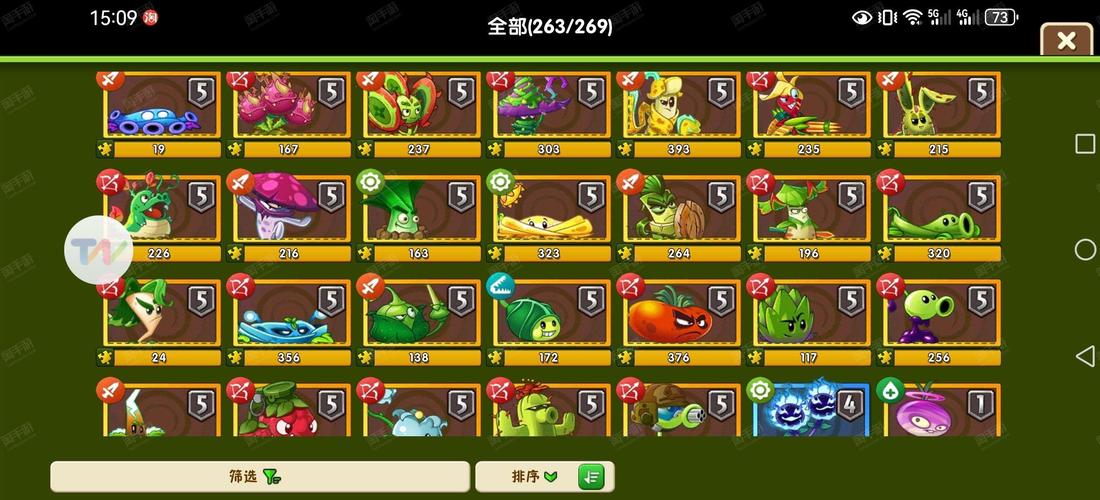Select the pink onion level 1 card
This screenshot has width=1100, height=500.
941,410
